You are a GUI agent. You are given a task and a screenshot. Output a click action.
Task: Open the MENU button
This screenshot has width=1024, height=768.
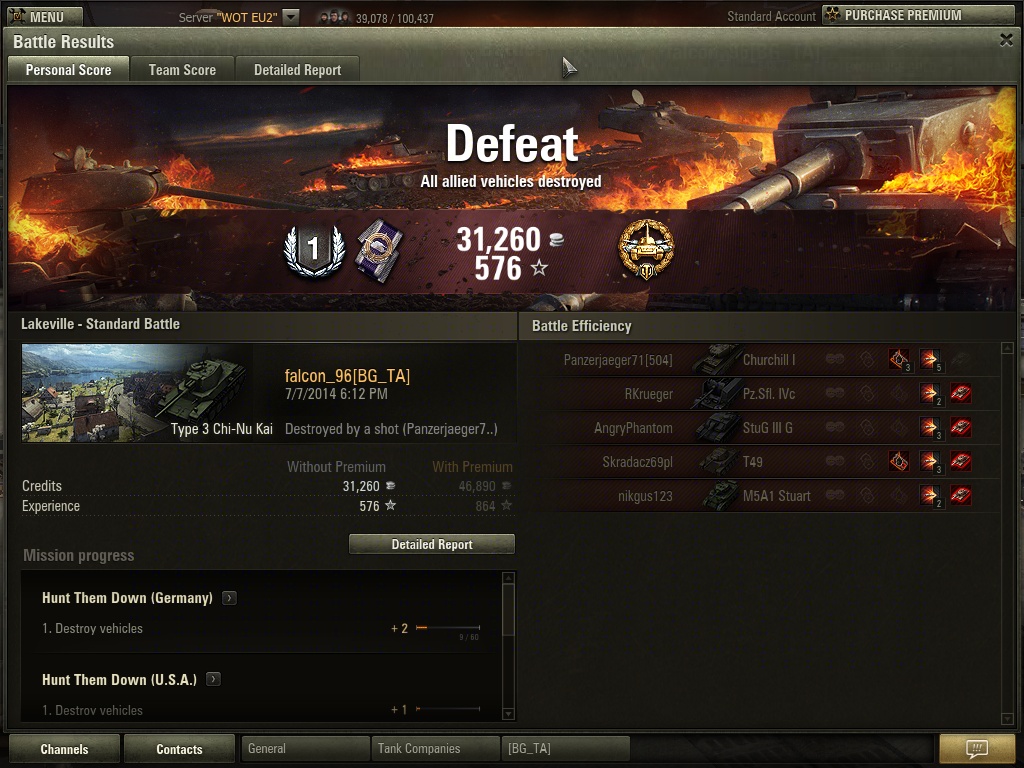(38, 16)
